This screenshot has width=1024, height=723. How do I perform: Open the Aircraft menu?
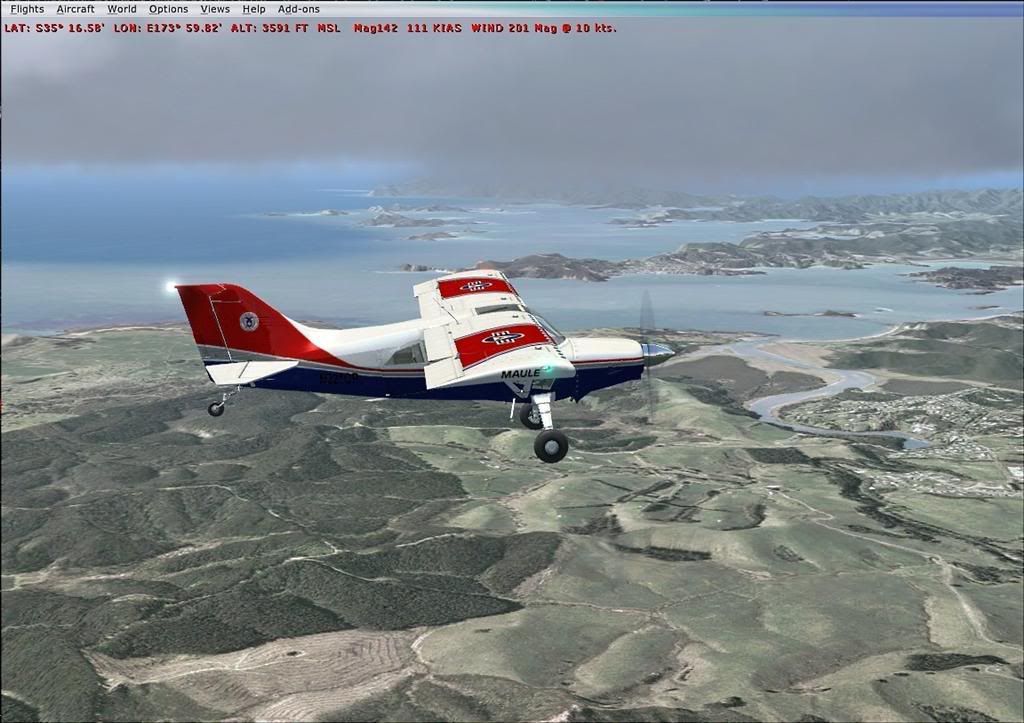pyautogui.click(x=75, y=9)
